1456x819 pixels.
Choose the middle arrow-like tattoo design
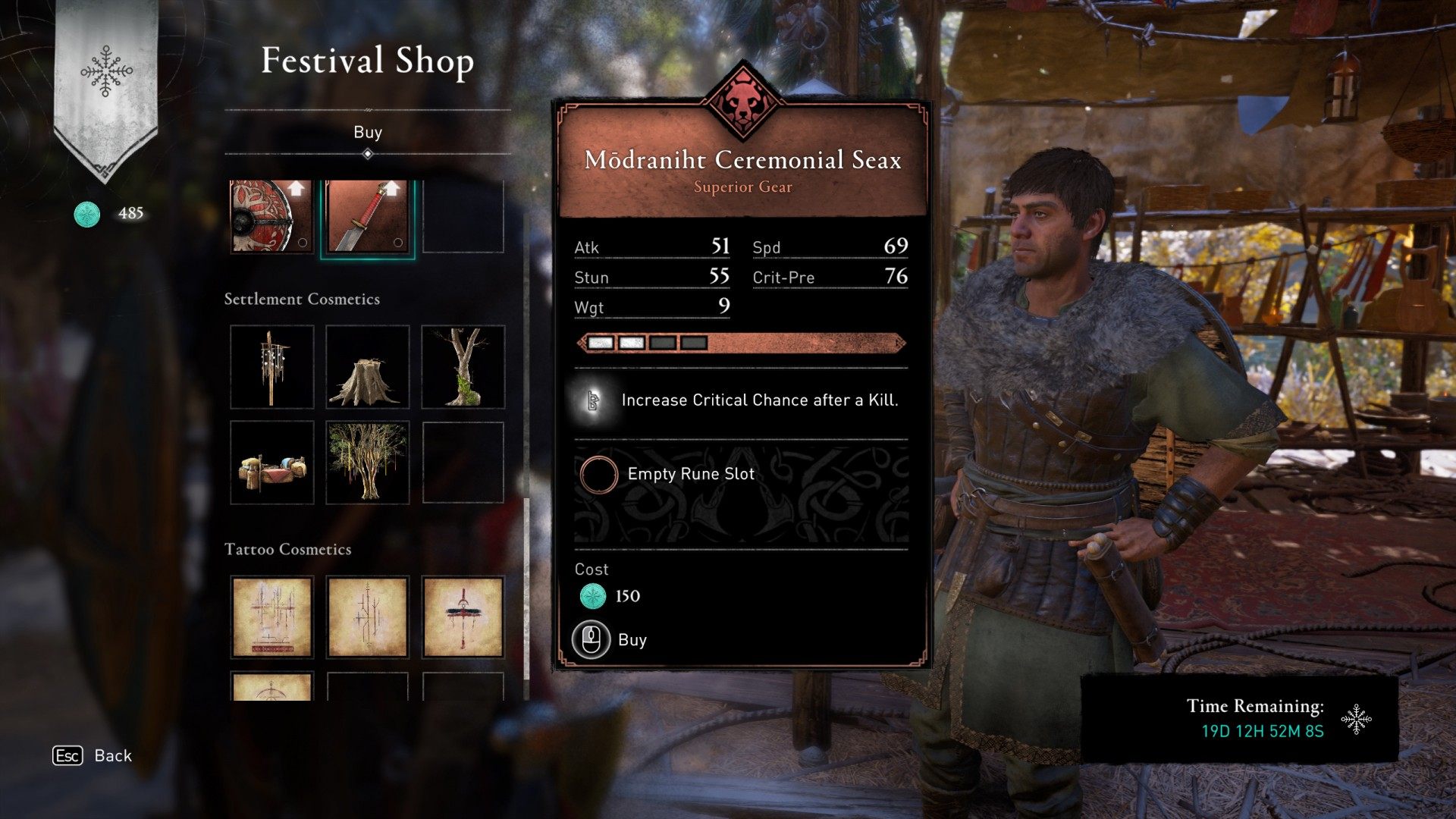tap(367, 617)
